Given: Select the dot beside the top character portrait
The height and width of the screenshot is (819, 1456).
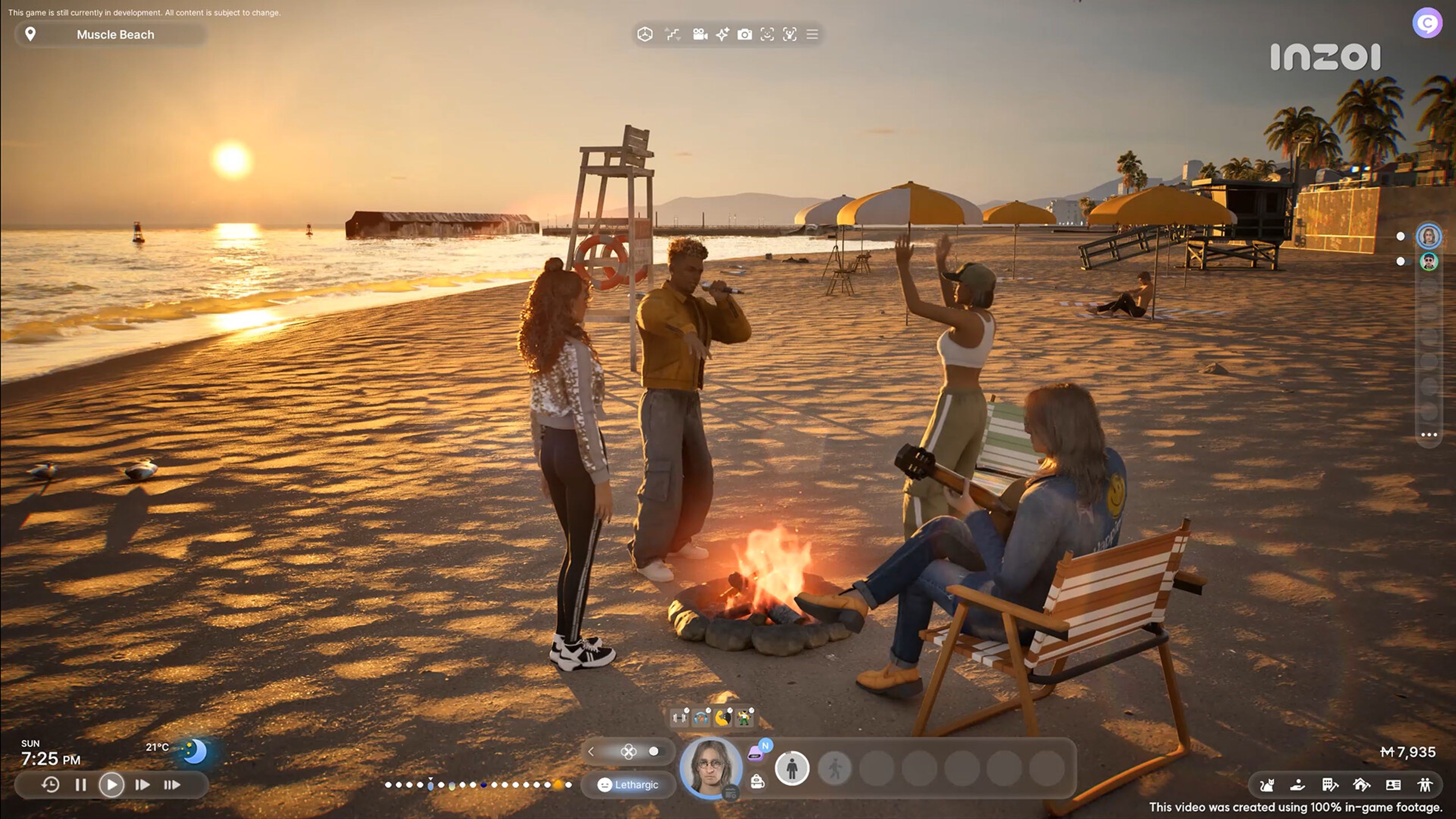Looking at the screenshot, I should coord(1401,237).
